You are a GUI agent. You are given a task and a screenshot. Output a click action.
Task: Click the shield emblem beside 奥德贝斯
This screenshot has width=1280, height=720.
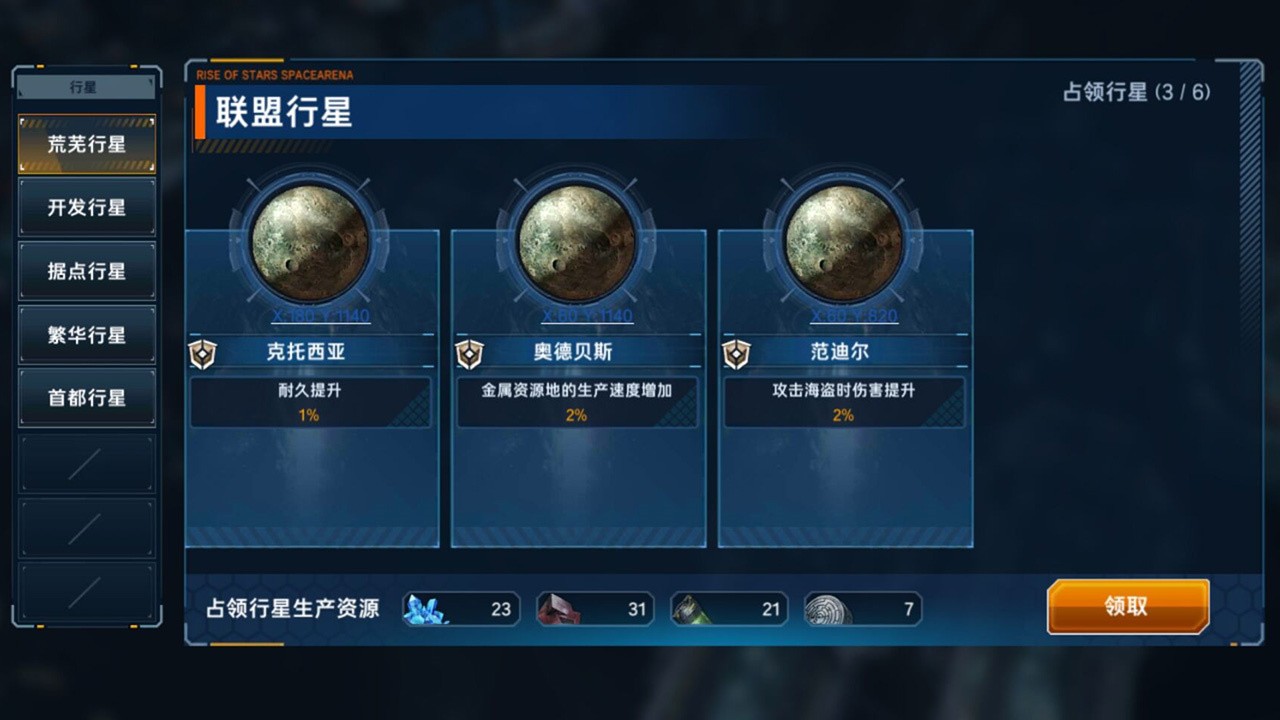[x=470, y=353]
